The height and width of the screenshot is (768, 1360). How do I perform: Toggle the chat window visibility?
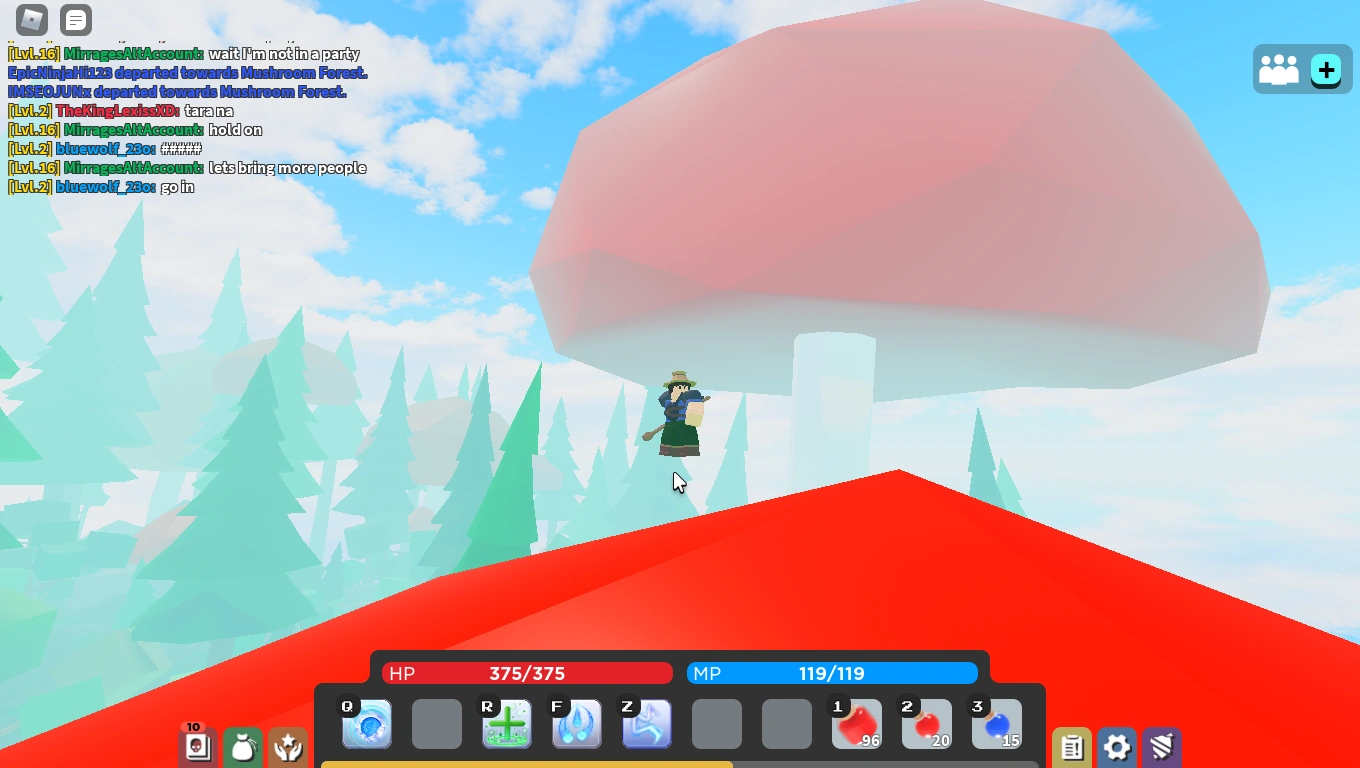coord(75,20)
